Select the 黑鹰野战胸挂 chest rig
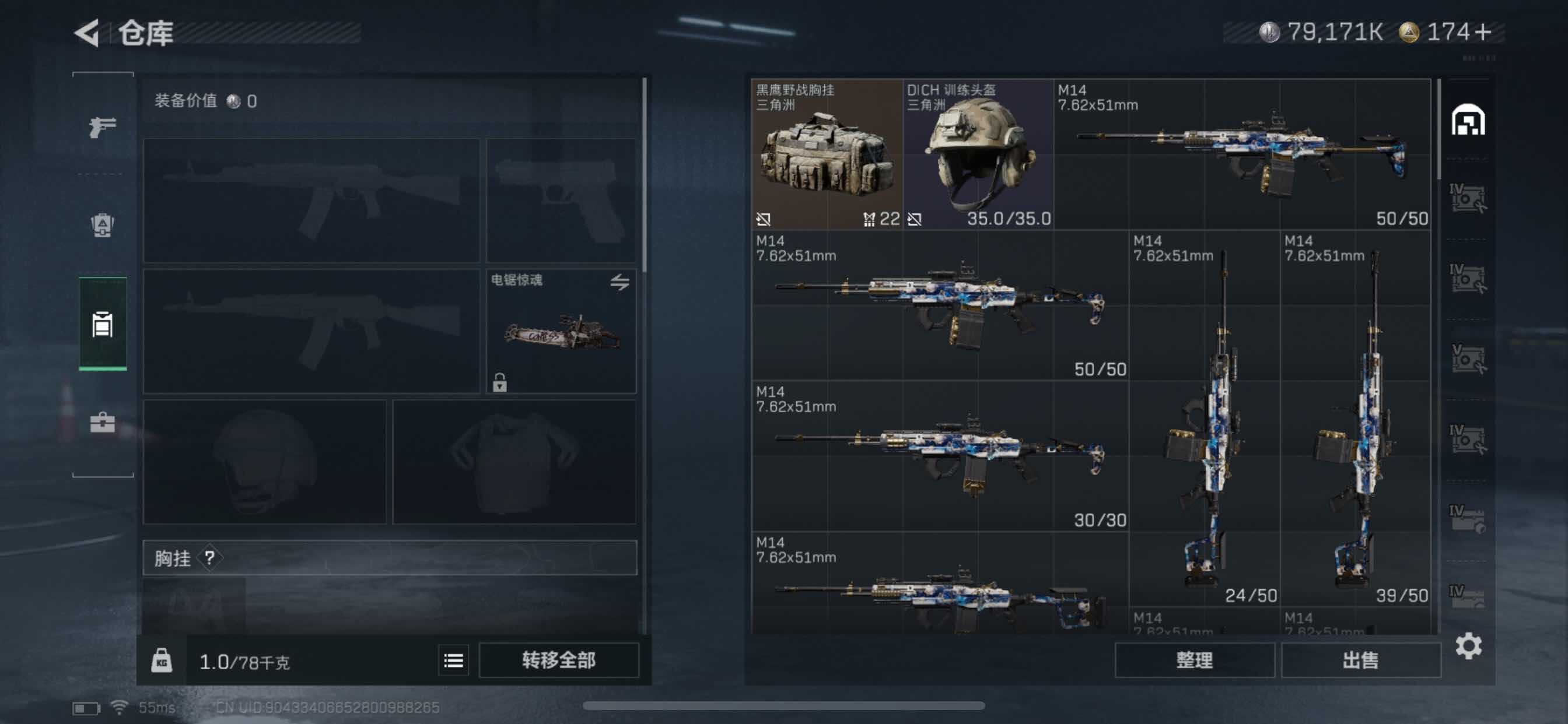1568x724 pixels. [827, 154]
